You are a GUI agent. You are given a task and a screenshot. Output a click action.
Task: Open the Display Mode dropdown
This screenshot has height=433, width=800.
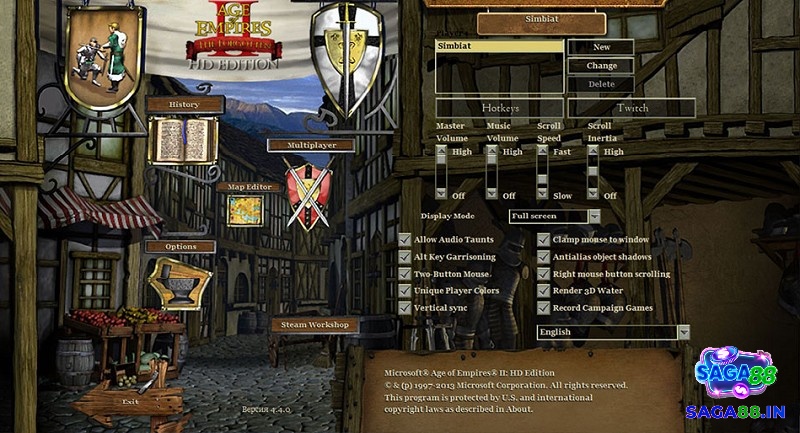pyautogui.click(x=594, y=216)
